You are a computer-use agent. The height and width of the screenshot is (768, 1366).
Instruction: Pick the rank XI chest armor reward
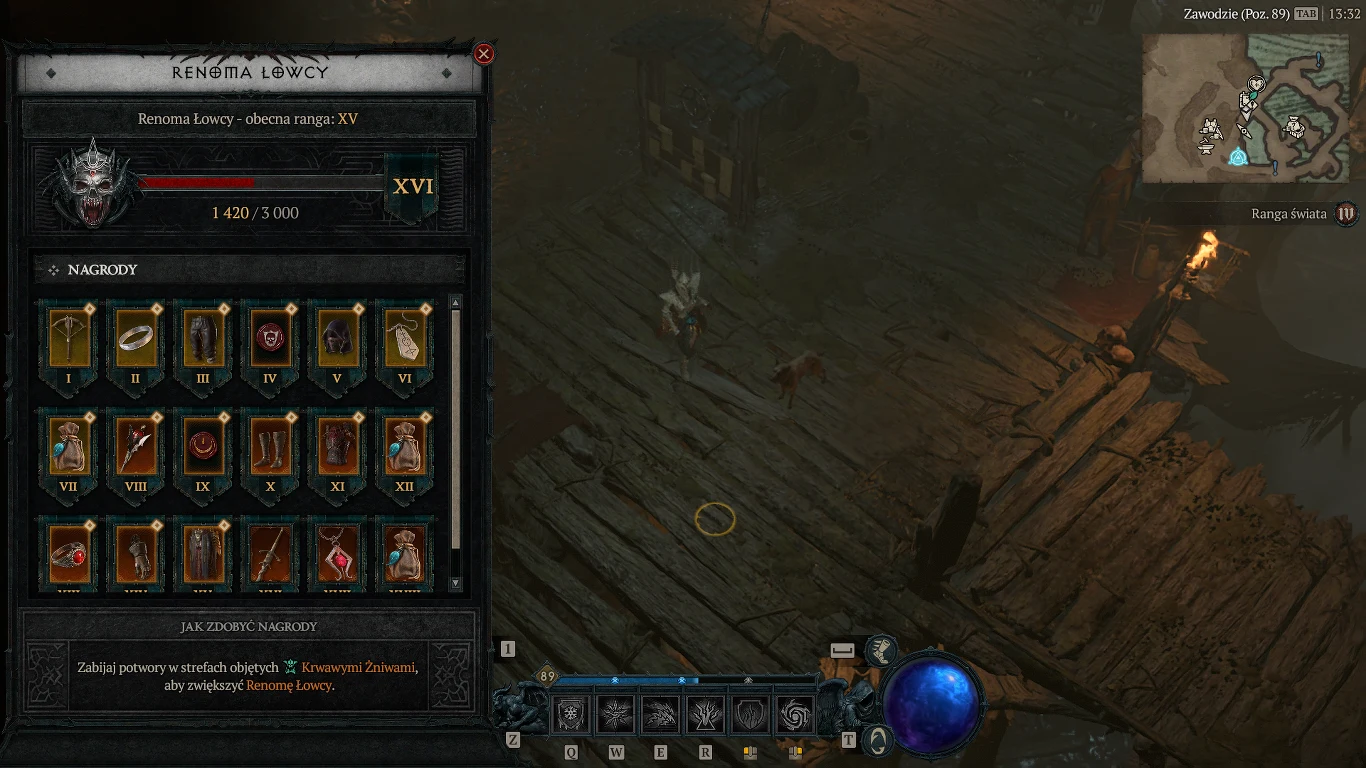(x=337, y=446)
